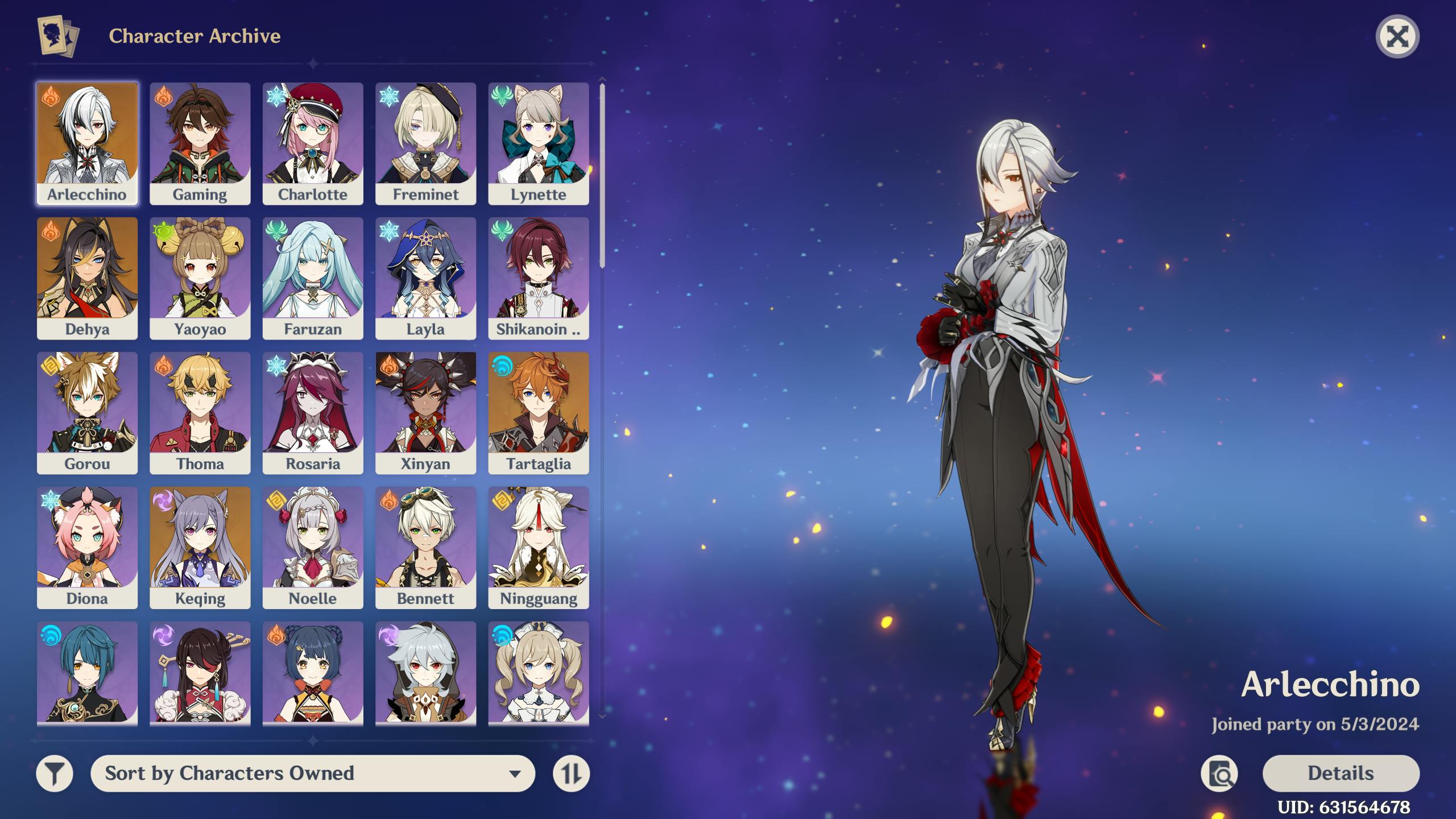Choose the Diona character tile
The image size is (1456, 819).
[x=87, y=547]
